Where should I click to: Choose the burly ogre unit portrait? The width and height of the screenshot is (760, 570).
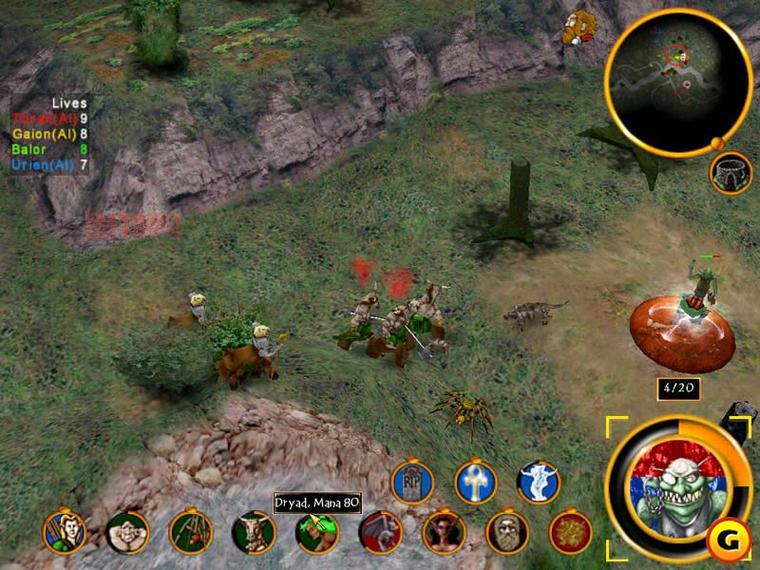pyautogui.click(x=128, y=531)
